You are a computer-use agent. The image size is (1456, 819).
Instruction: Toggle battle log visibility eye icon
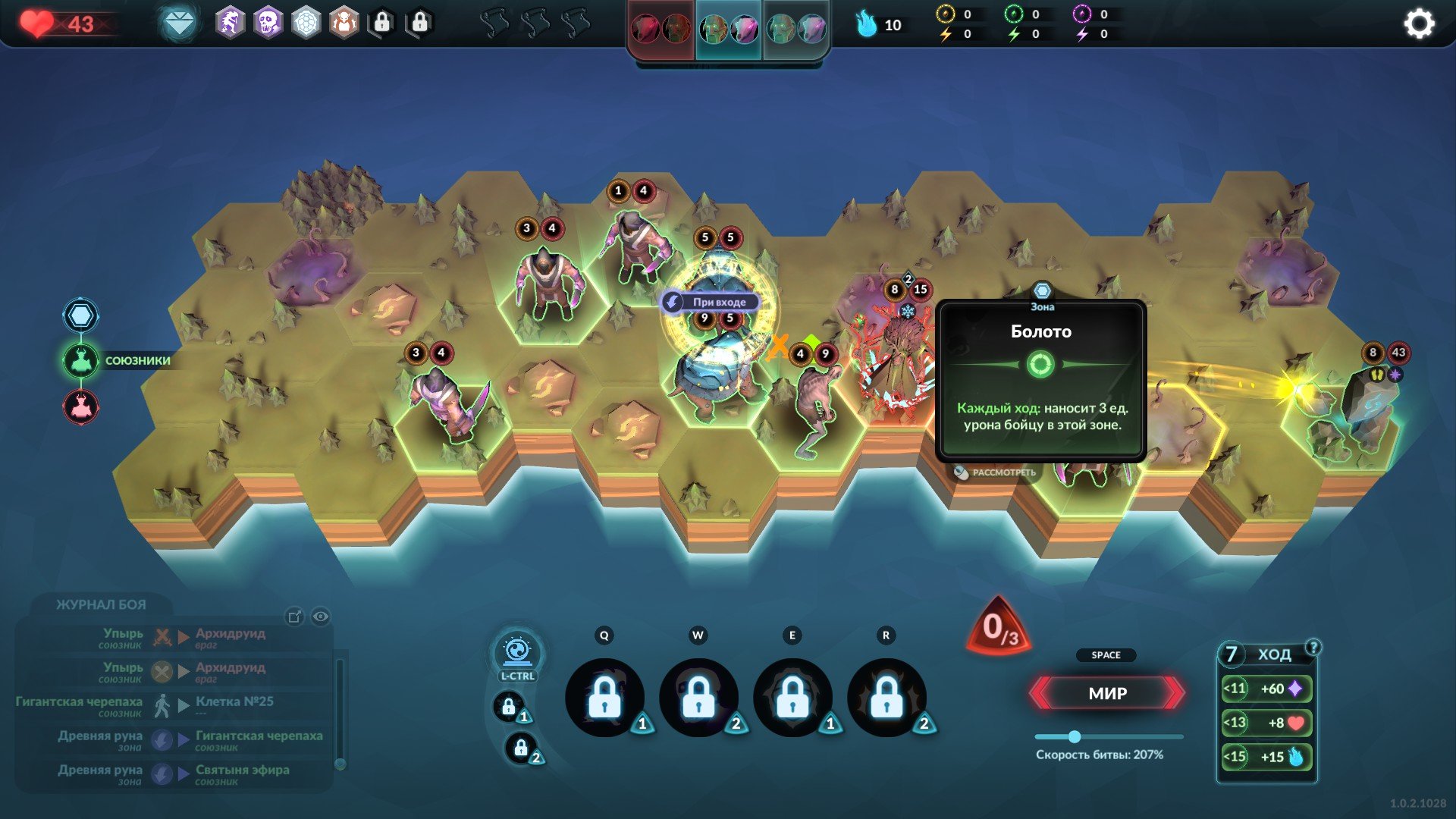pos(321,617)
